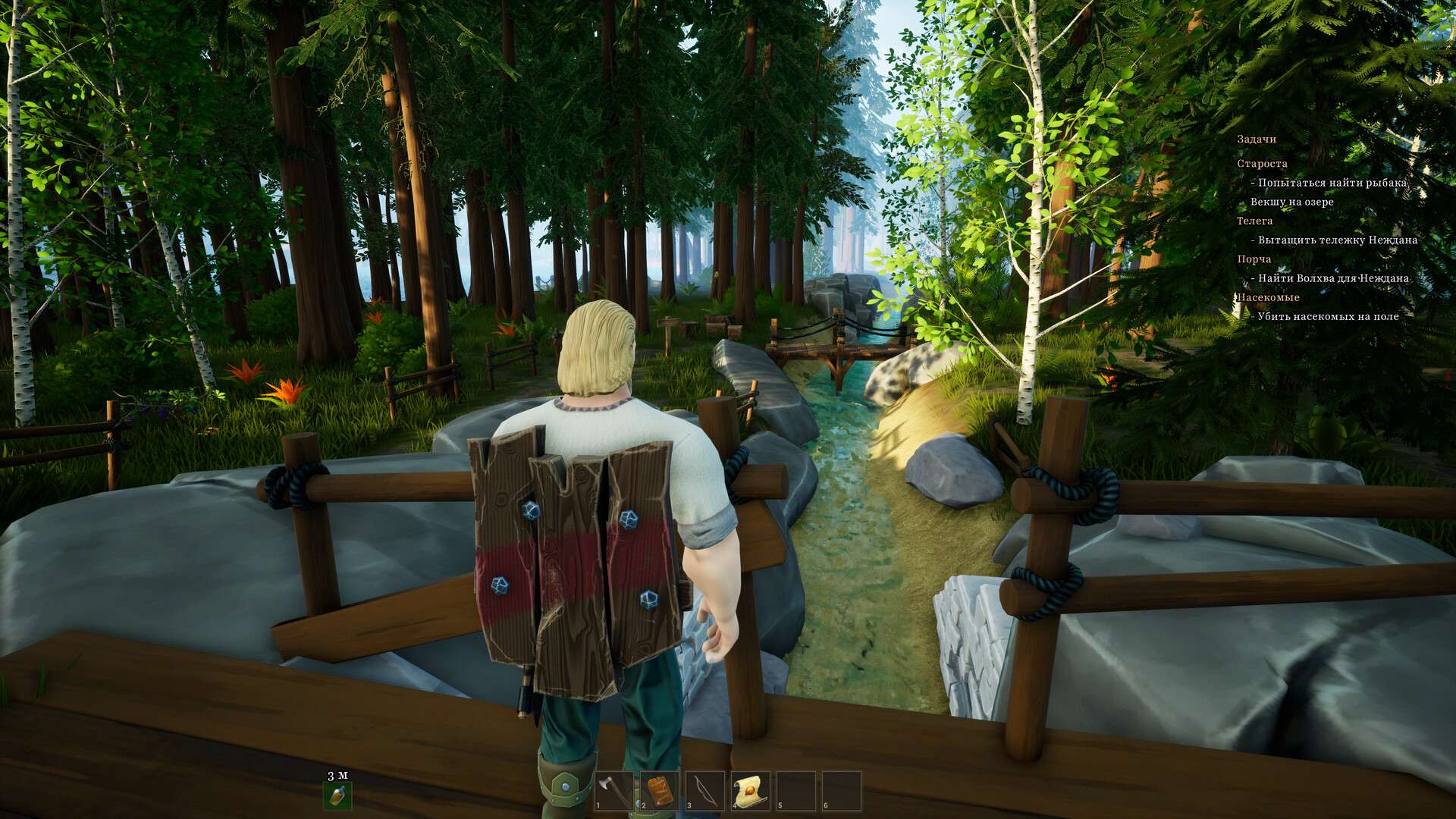This screenshot has width=1456, height=819.
Task: Click the Насекомые quest title
Action: point(1268,297)
